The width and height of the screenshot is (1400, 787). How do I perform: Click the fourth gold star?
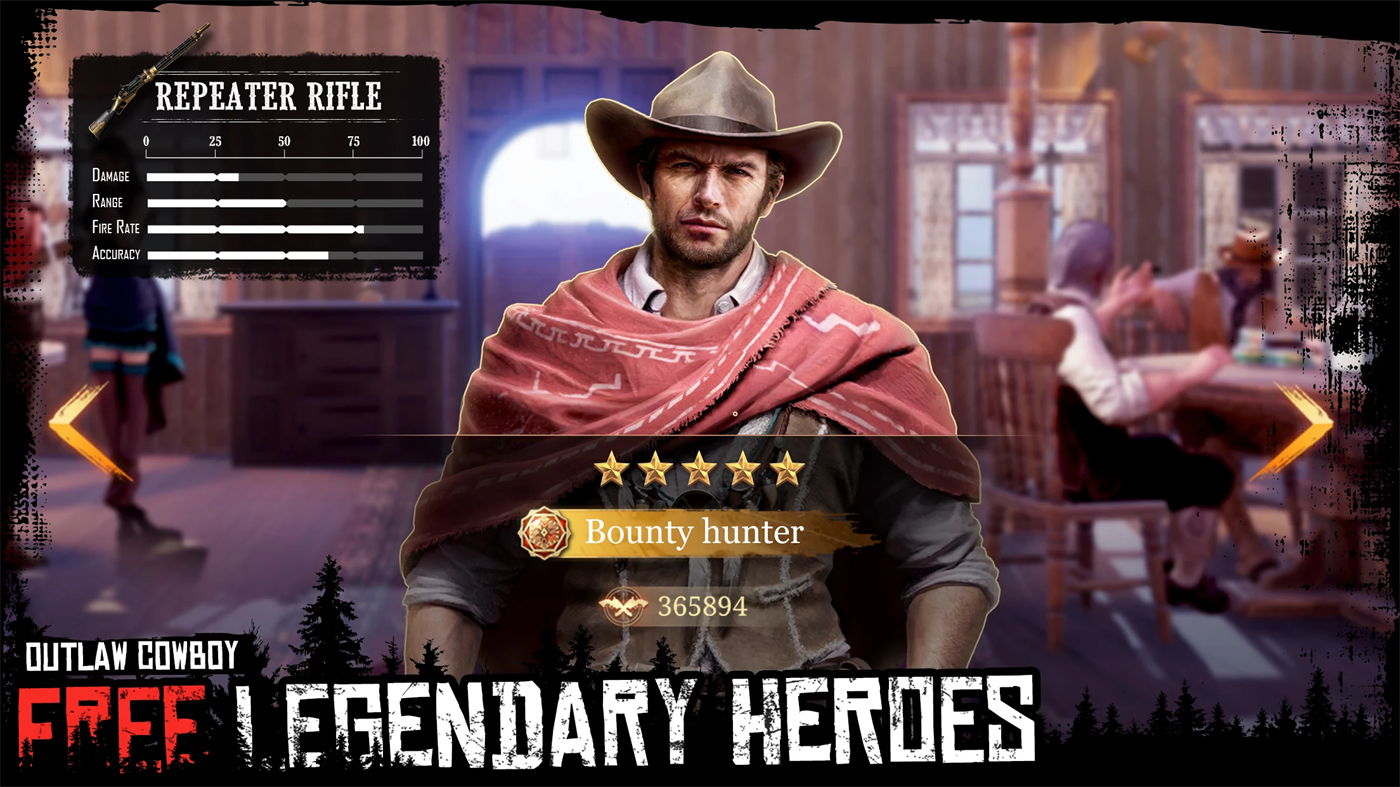pyautogui.click(x=744, y=468)
